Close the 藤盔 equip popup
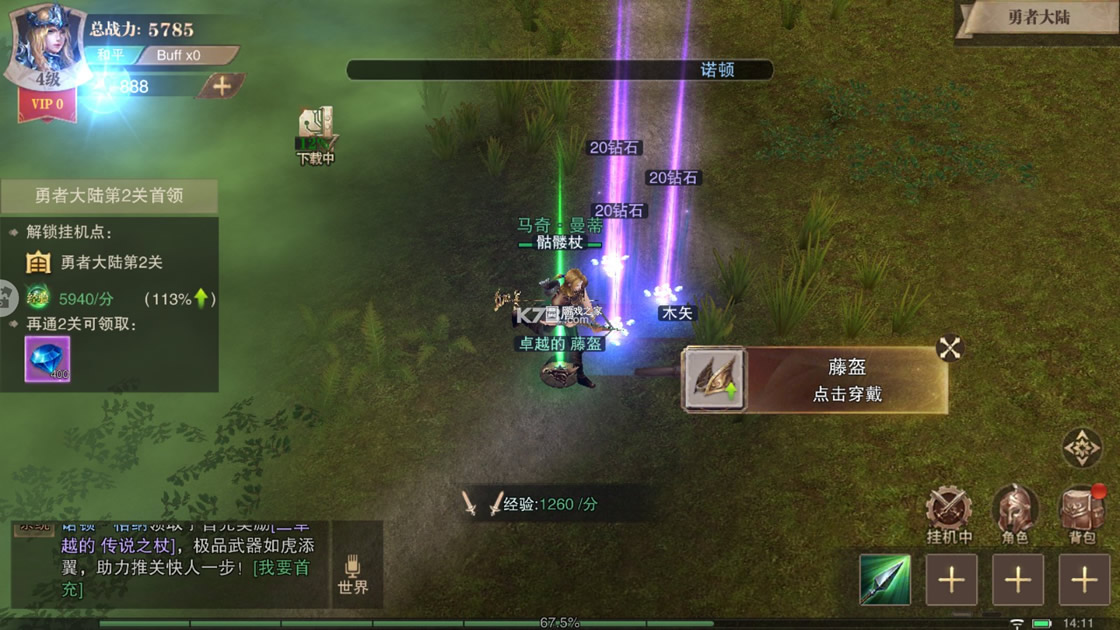 [949, 348]
